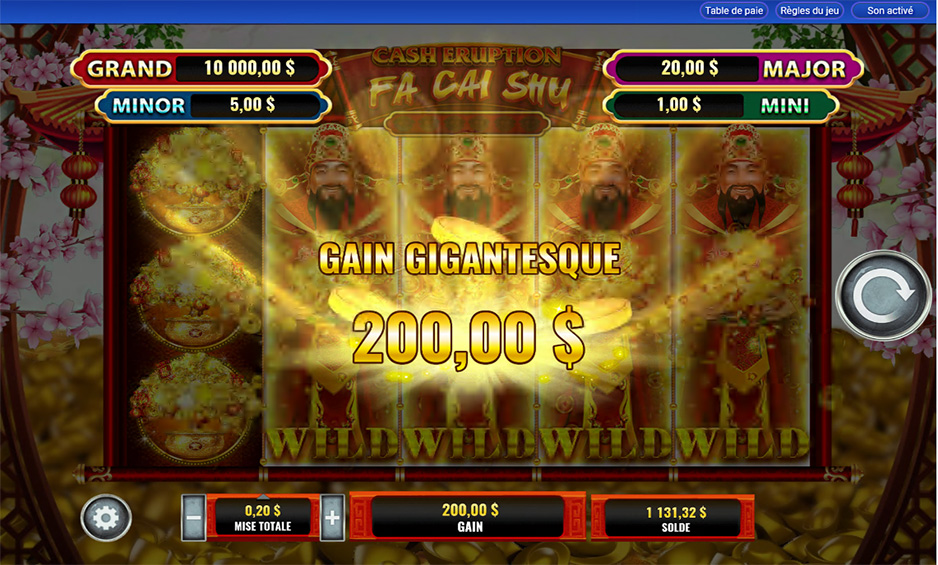Screen dimensions: 938x565
Task: Toggle the Son activé sound button
Action: click(x=889, y=11)
